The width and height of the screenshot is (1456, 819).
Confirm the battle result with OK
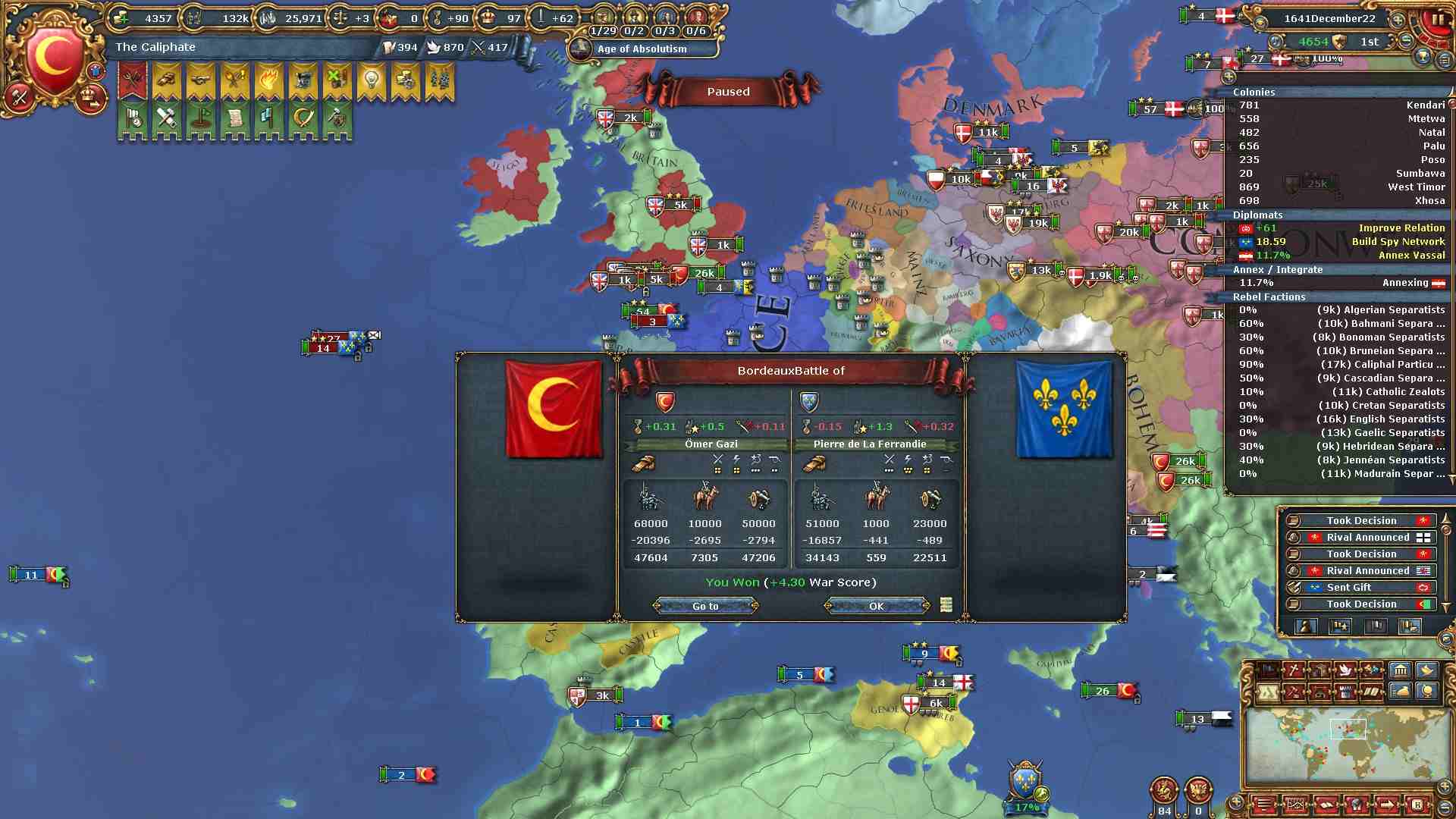click(876, 606)
